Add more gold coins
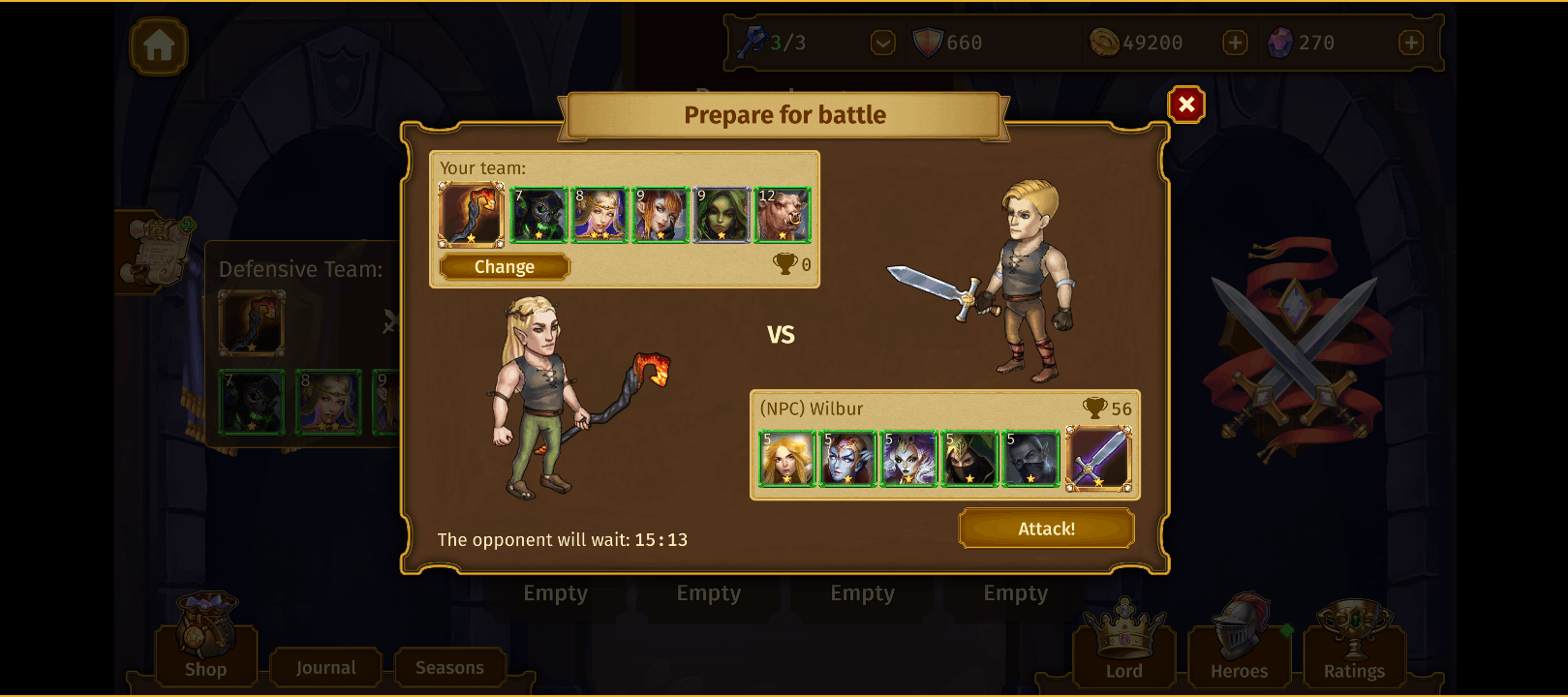The image size is (1568, 697). pyautogui.click(x=1235, y=43)
